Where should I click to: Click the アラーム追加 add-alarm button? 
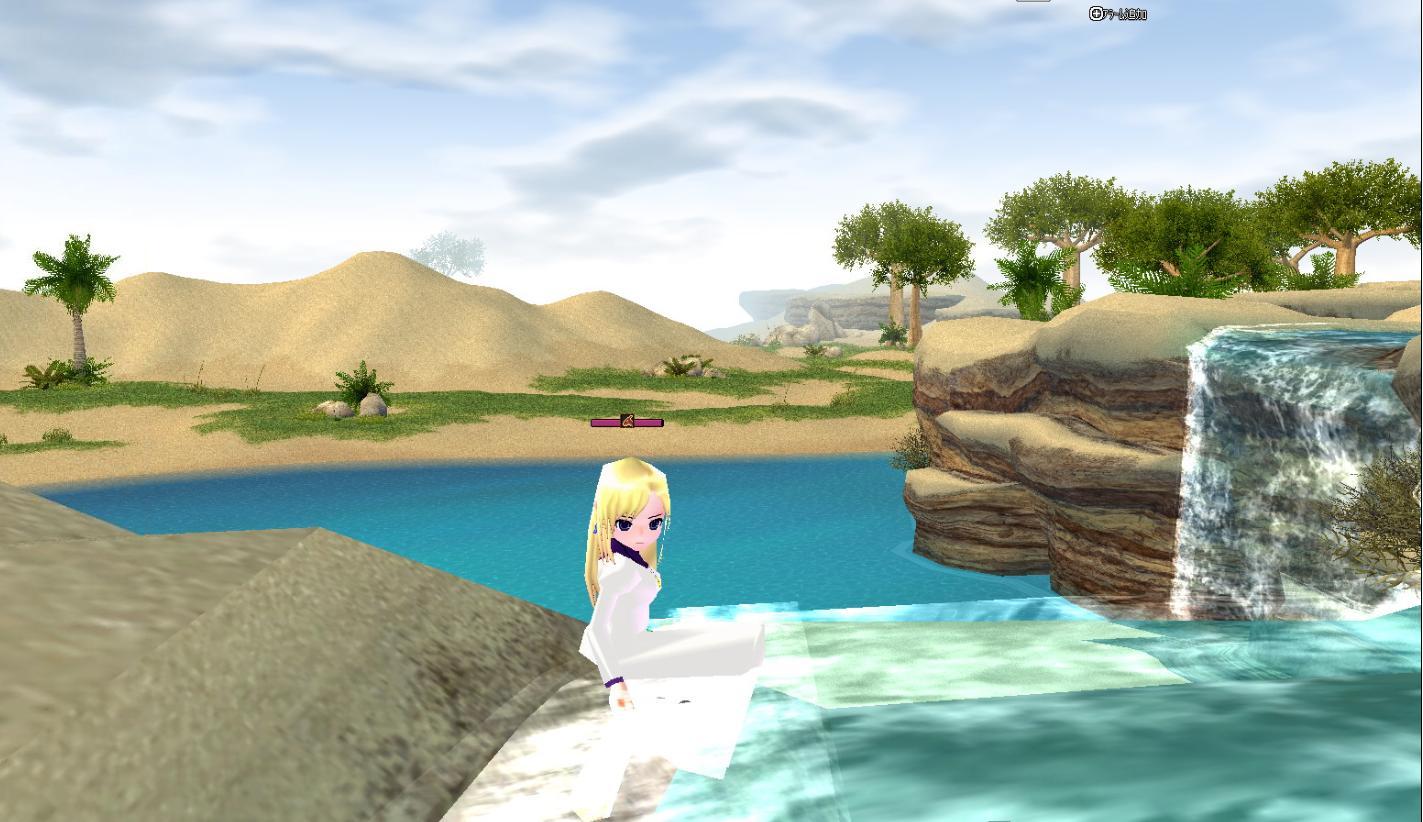[x=1116, y=14]
